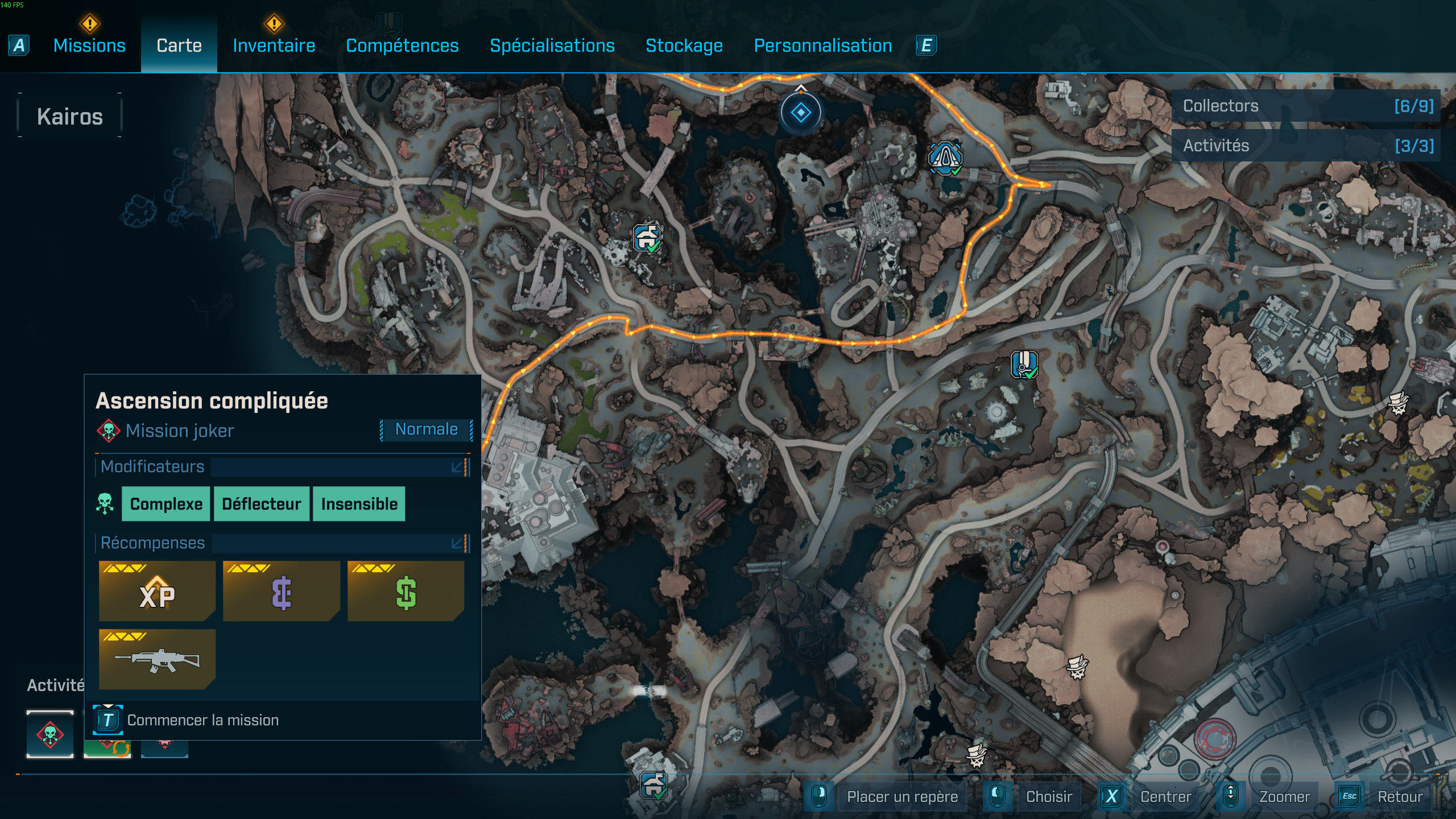Open the Stockage tab

coord(684,45)
